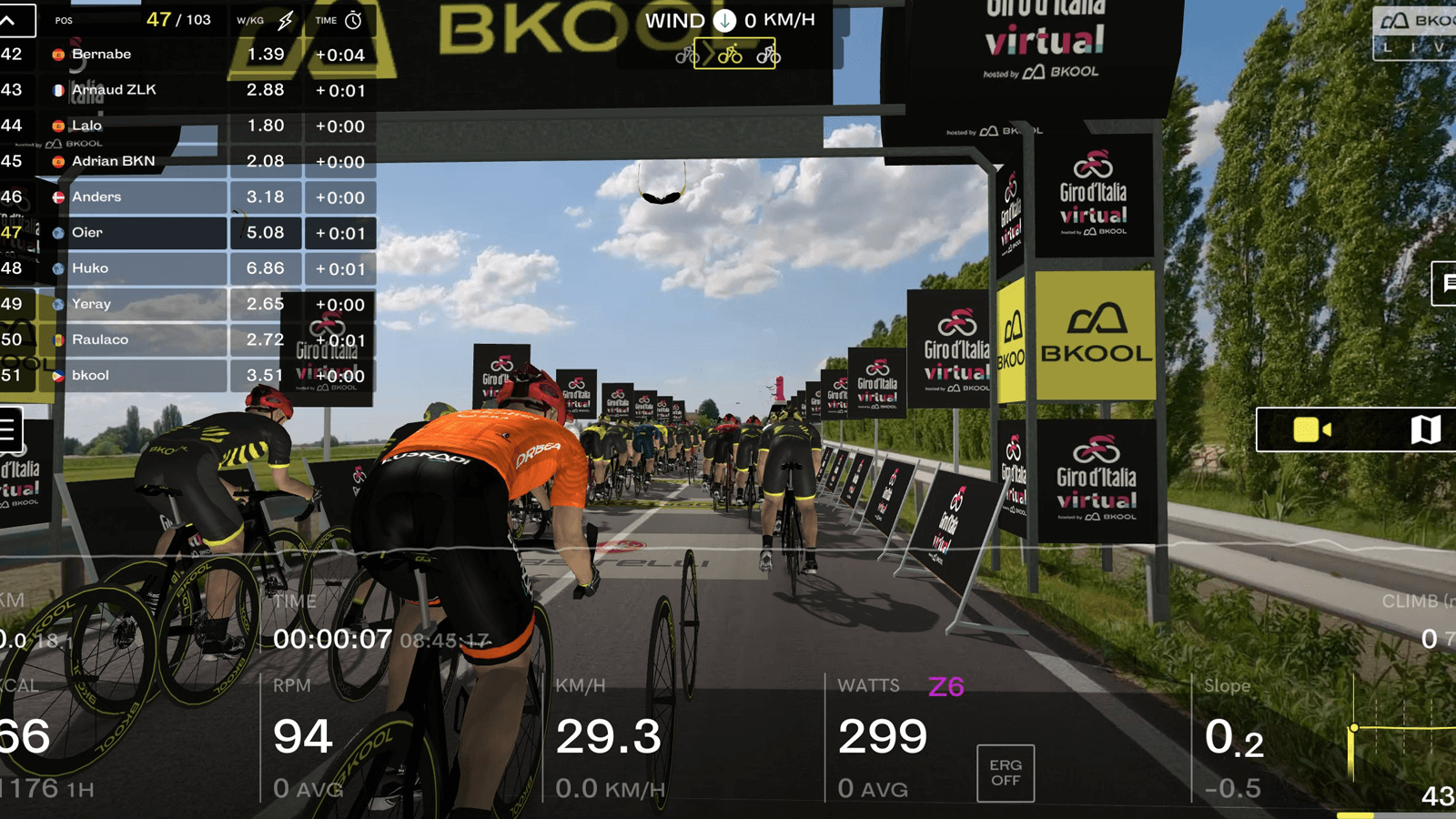The width and height of the screenshot is (1456, 819).
Task: Toggle the ERG OFF button
Action: click(1005, 773)
